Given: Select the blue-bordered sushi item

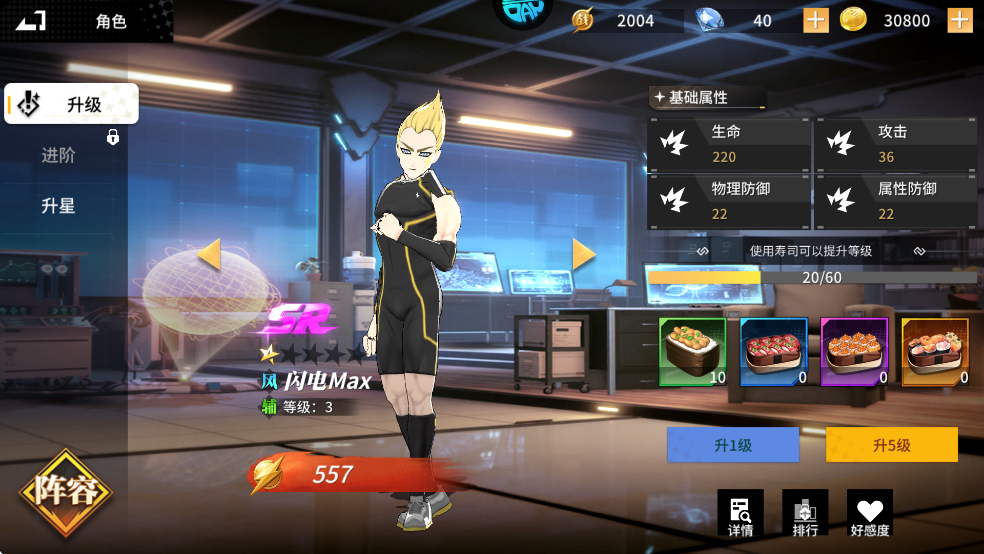Looking at the screenshot, I should pyautogui.click(x=773, y=352).
